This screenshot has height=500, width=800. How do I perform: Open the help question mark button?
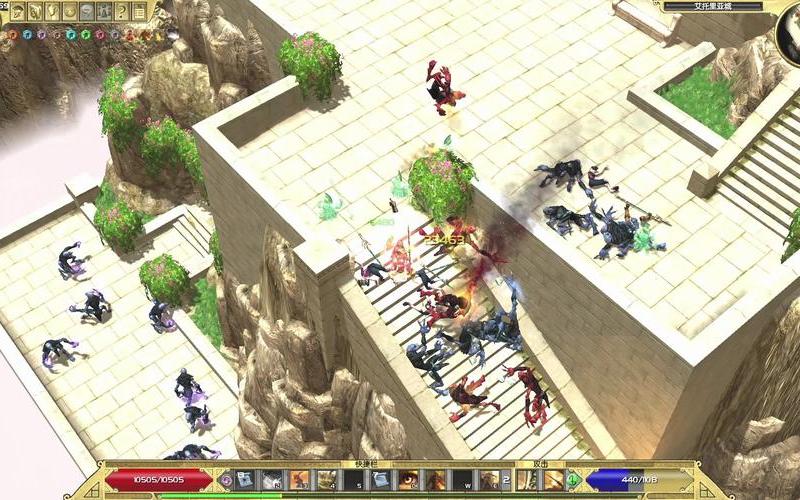(x=122, y=11)
